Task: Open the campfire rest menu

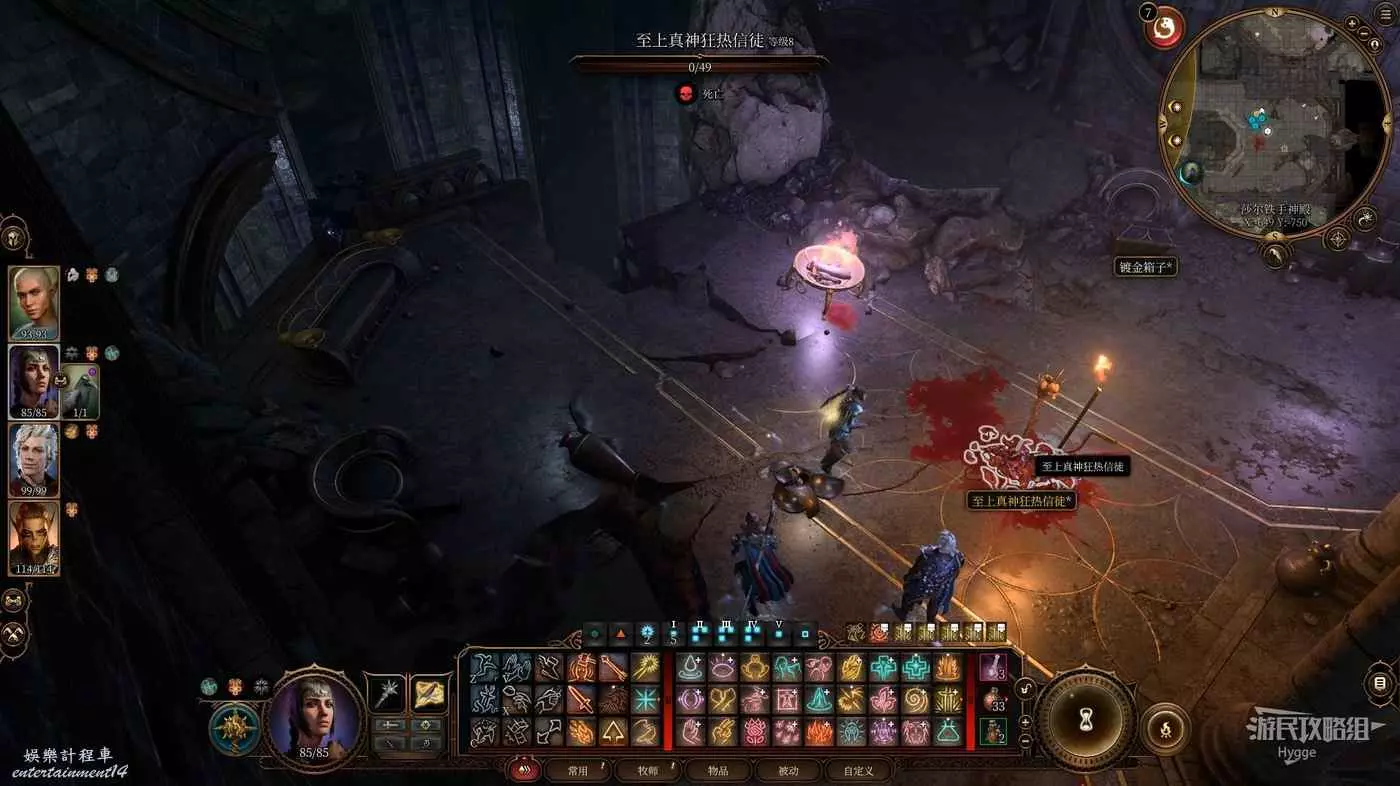Action: 1165,729
